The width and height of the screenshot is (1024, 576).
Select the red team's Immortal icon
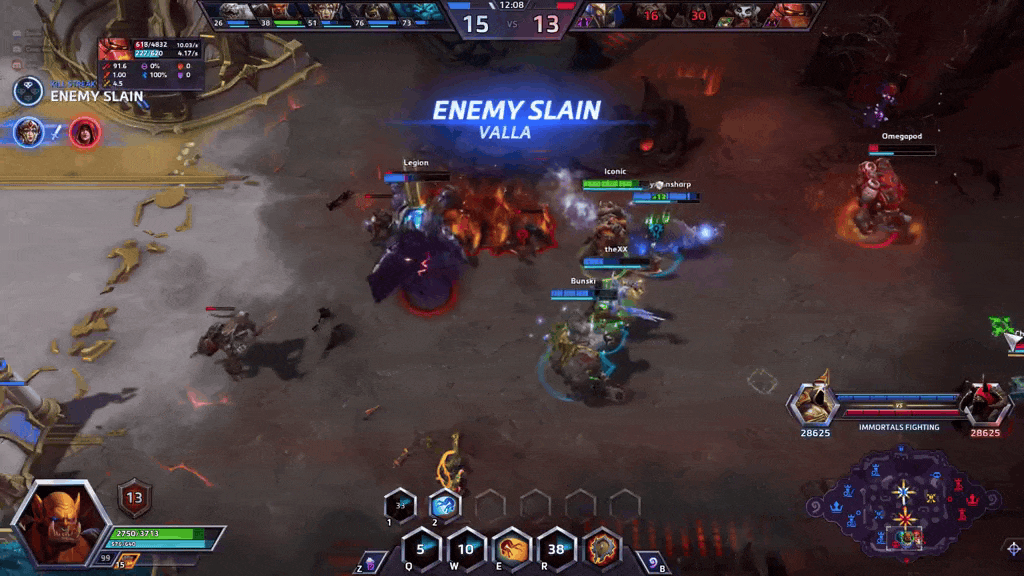click(x=983, y=401)
